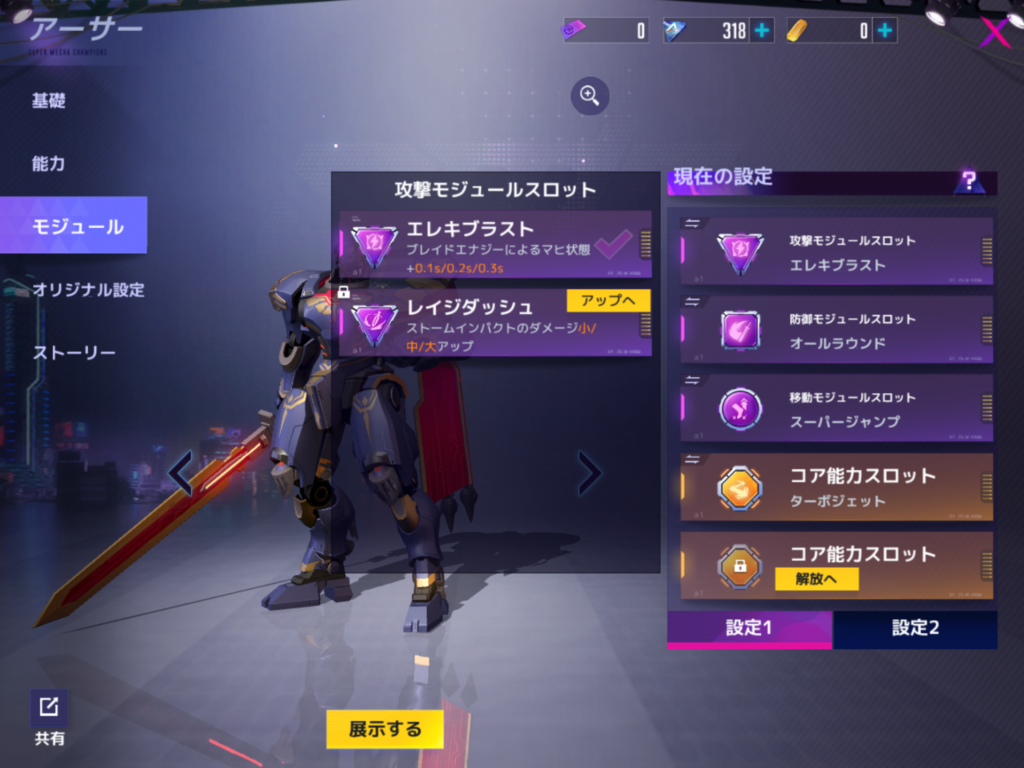The height and width of the screenshot is (768, 1024).
Task: Select the ターボジェット core ability slot
Action: (x=837, y=487)
